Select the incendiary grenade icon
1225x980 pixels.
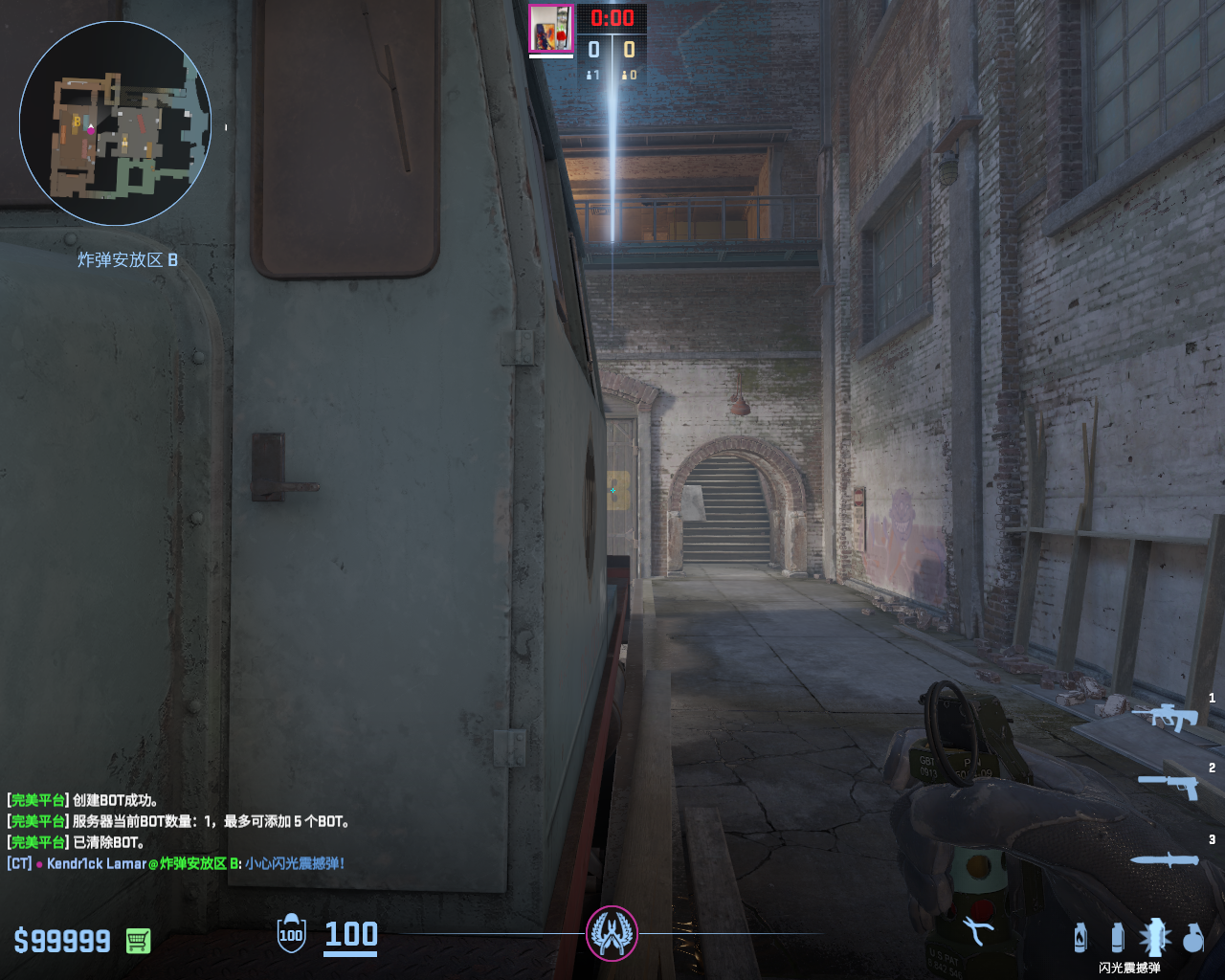pyautogui.click(x=1080, y=937)
